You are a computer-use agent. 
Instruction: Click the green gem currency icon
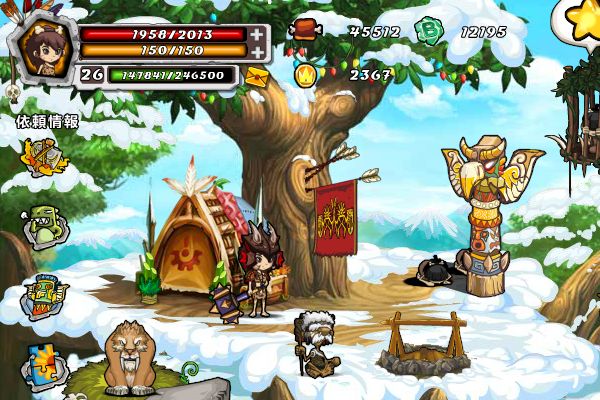click(430, 31)
